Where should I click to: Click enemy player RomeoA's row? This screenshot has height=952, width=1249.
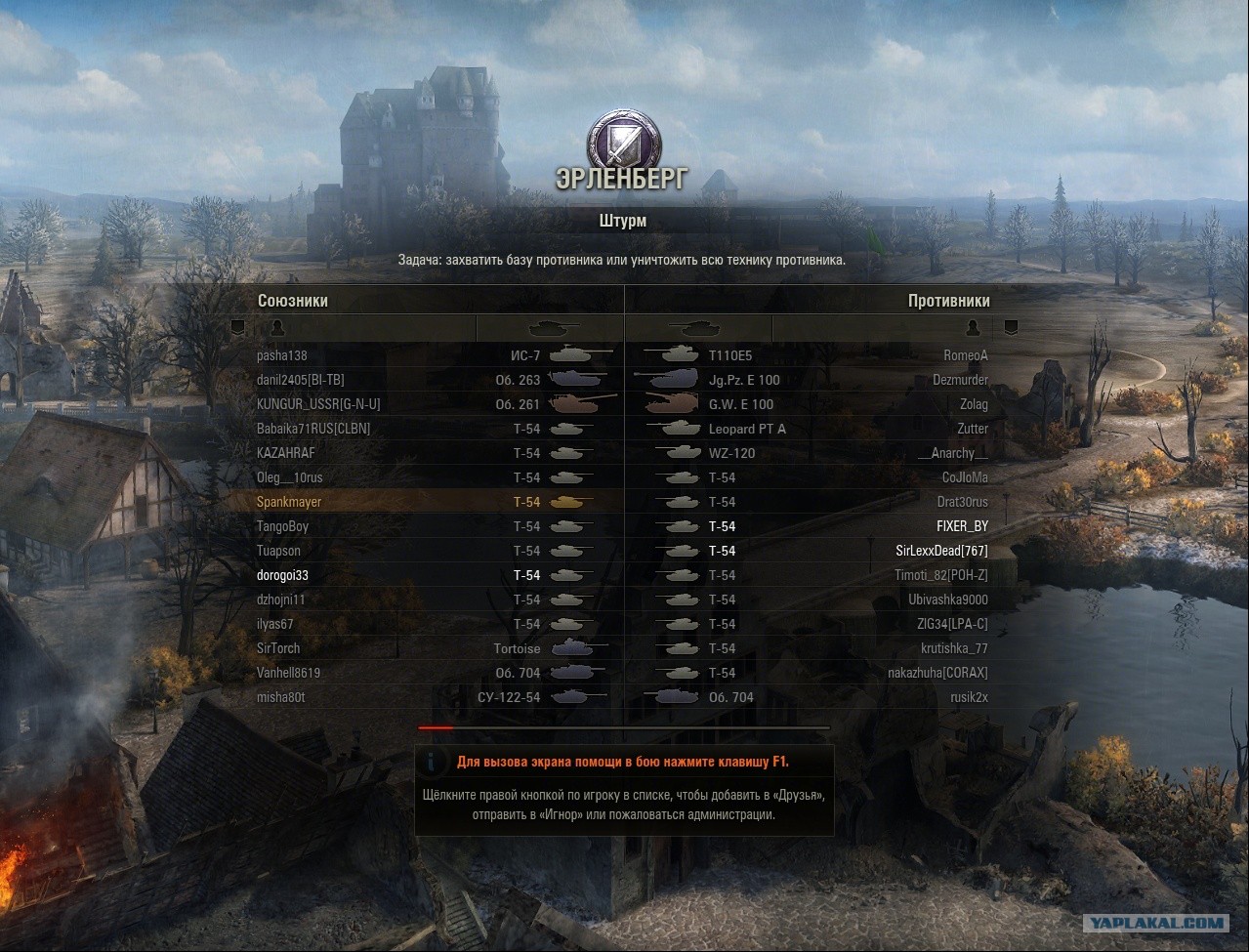pyautogui.click(x=966, y=355)
